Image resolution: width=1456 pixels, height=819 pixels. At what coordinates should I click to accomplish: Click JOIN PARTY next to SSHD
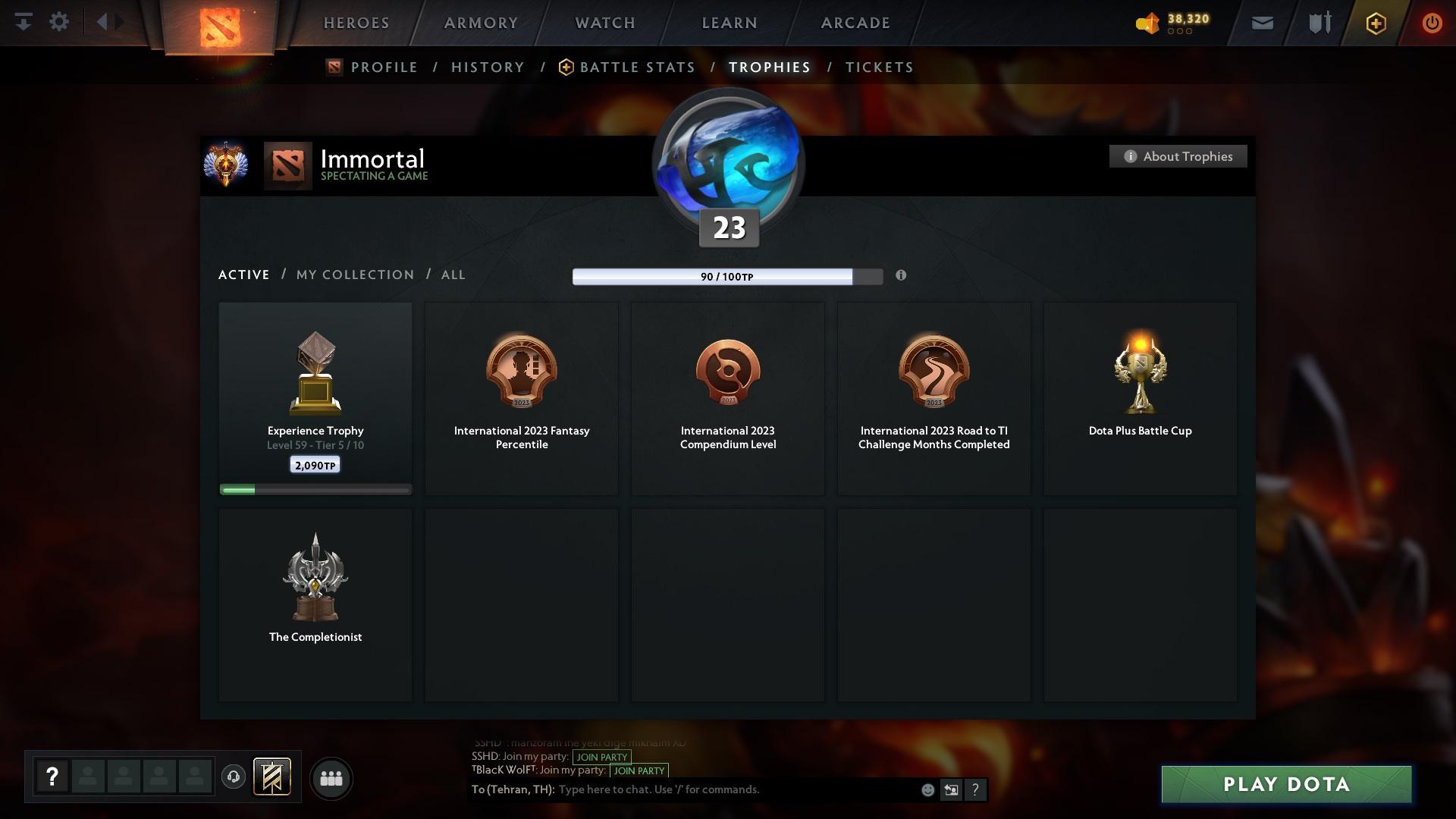[x=601, y=757]
